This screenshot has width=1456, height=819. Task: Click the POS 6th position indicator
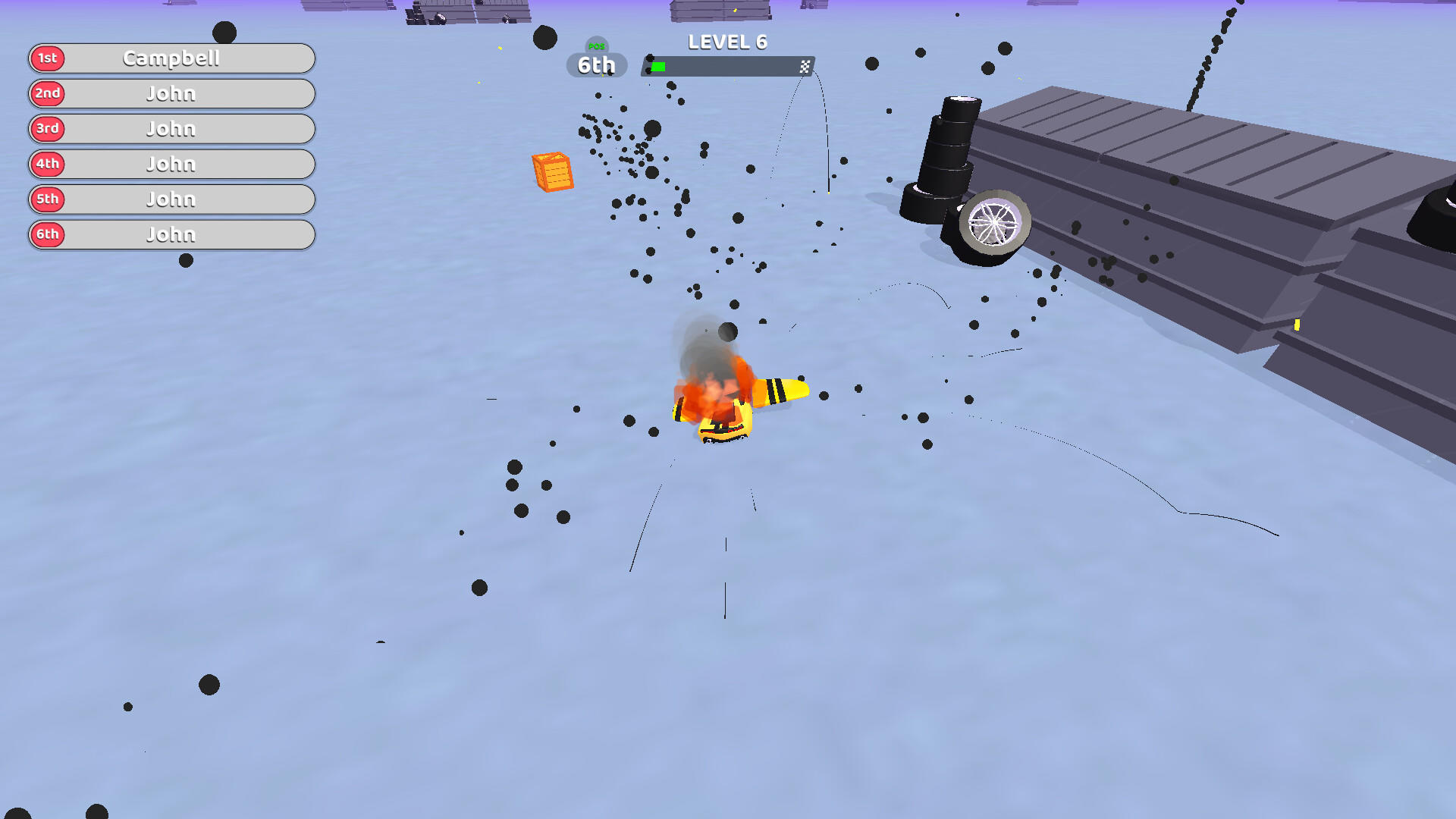click(x=596, y=64)
